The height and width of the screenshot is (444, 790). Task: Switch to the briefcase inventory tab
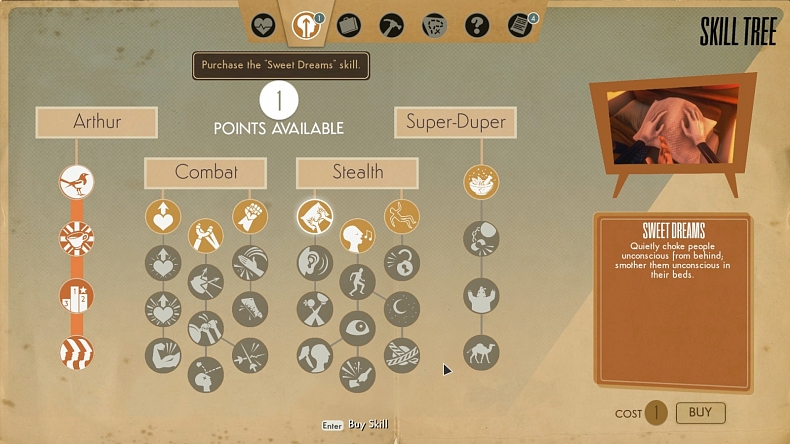pos(348,24)
